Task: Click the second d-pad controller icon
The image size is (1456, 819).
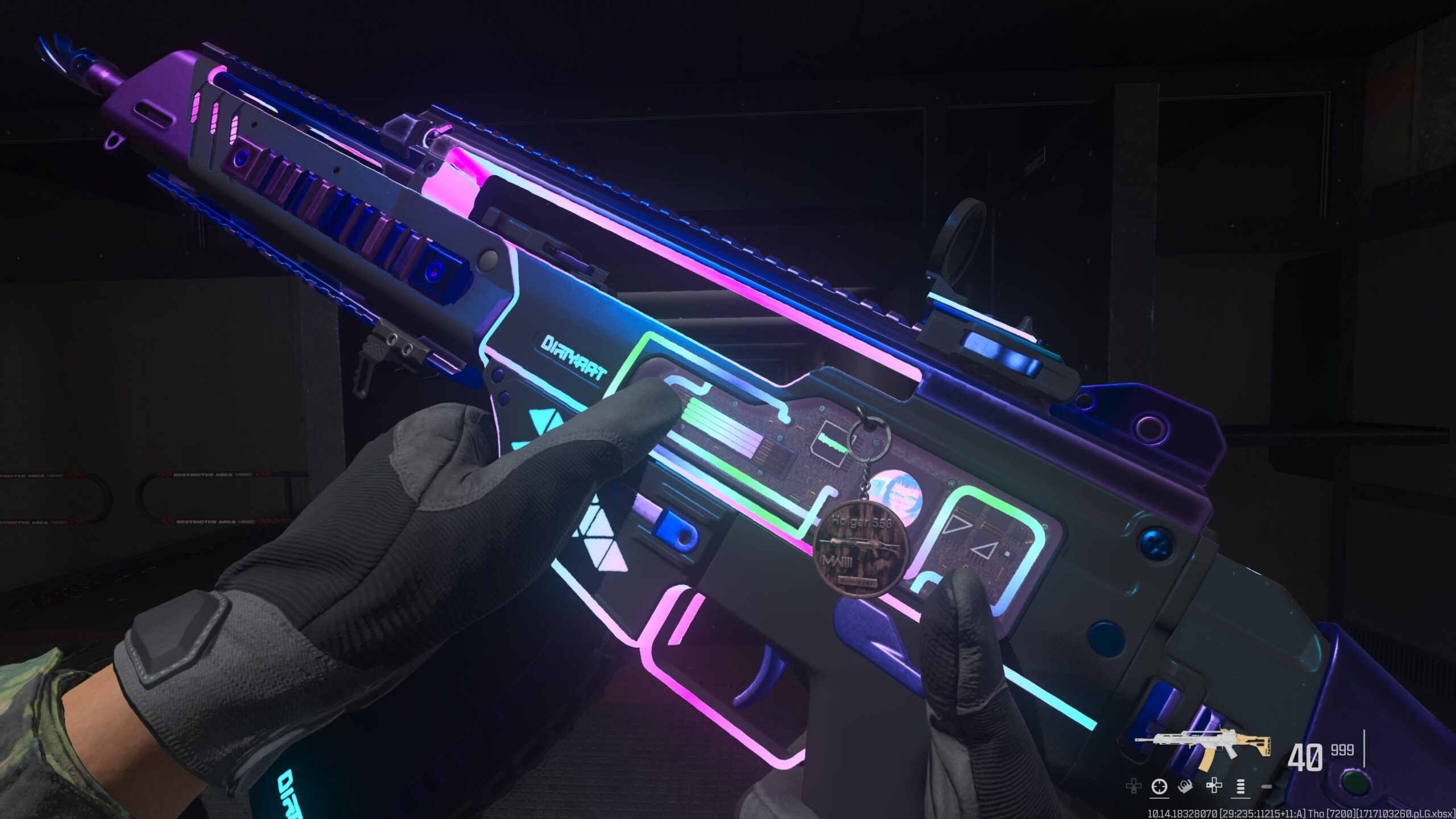Action: tap(1213, 787)
